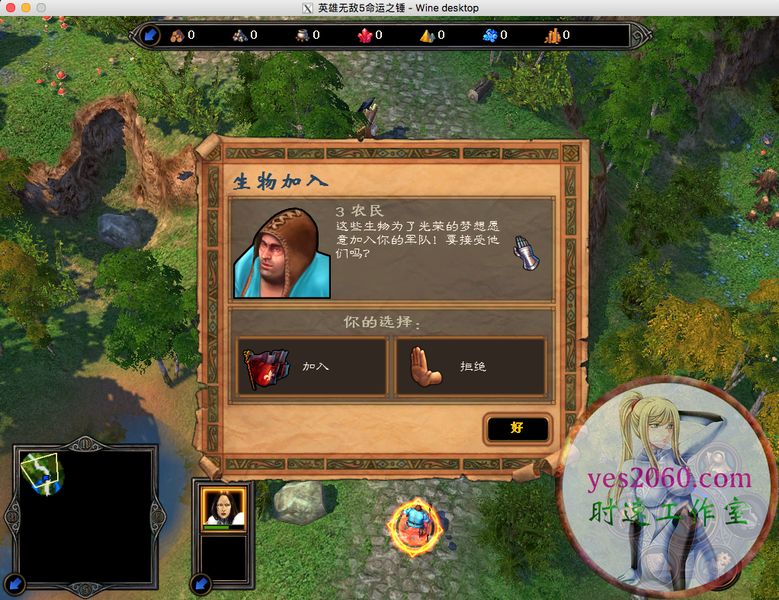Click the blue arrow button left of the resource bar
The image size is (779, 600).
pyautogui.click(x=148, y=36)
